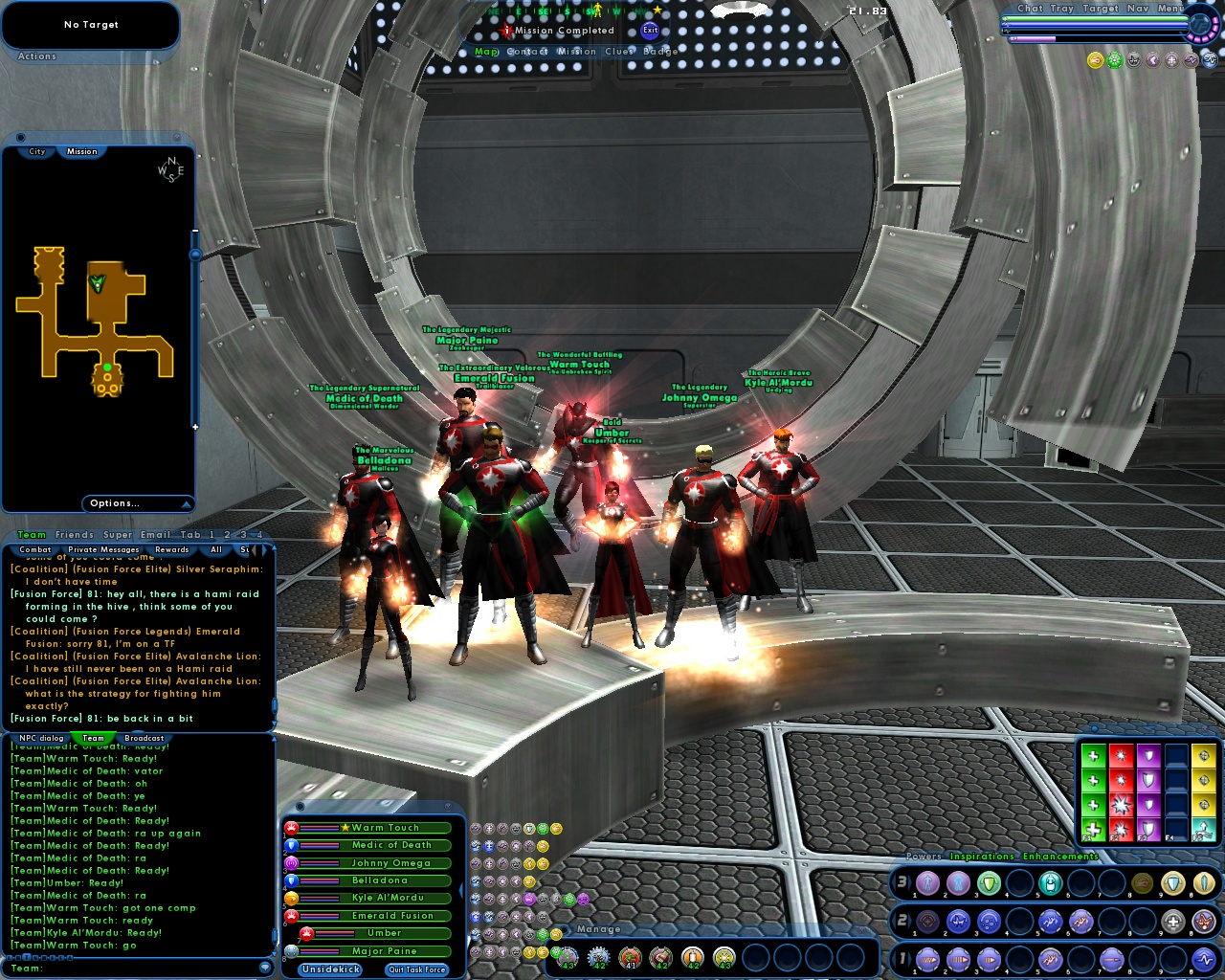1225x980 pixels.
Task: Open the Menu item on the top bar
Action: coord(1169,9)
